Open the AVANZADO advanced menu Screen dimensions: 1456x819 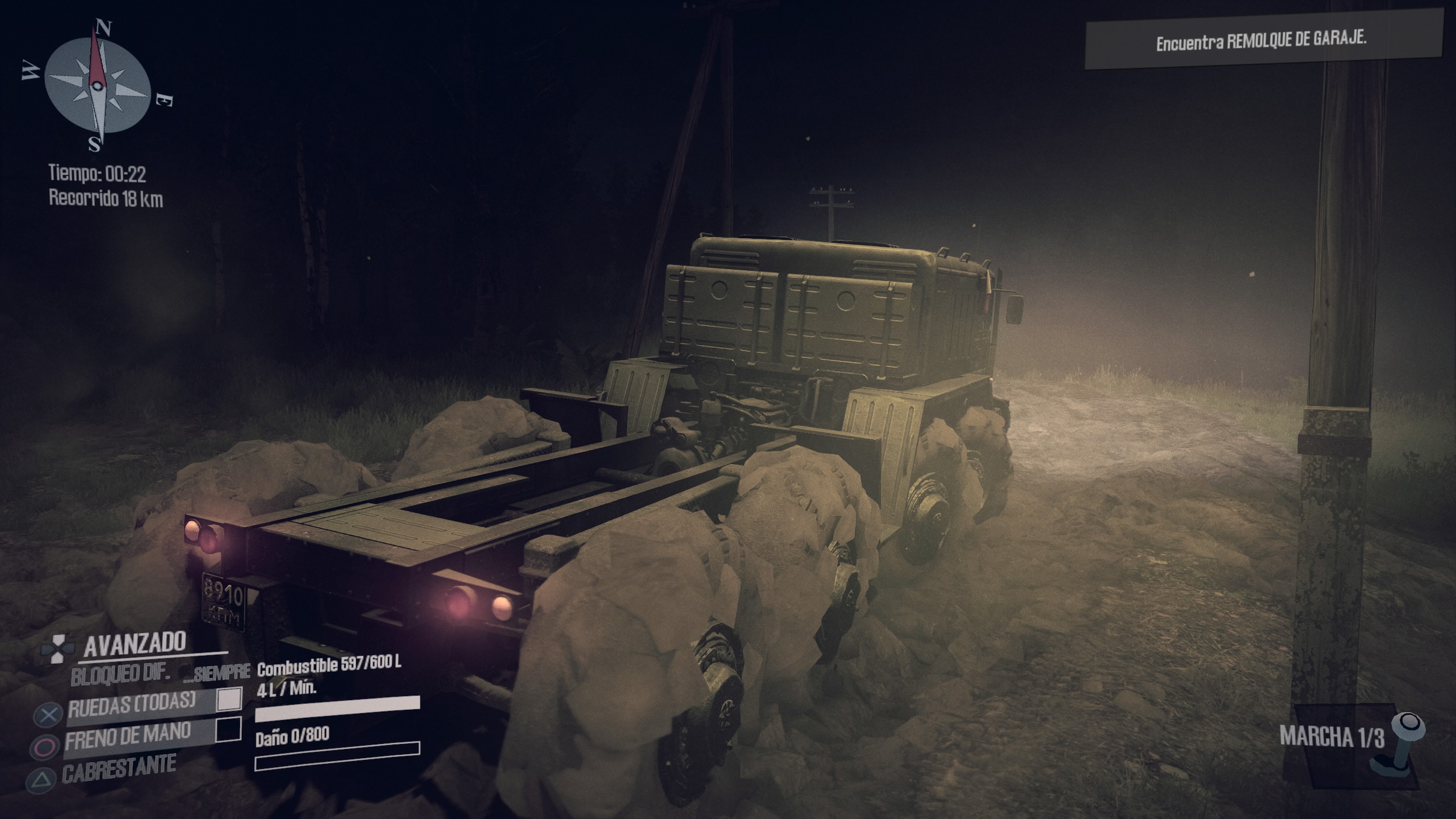pos(135,643)
